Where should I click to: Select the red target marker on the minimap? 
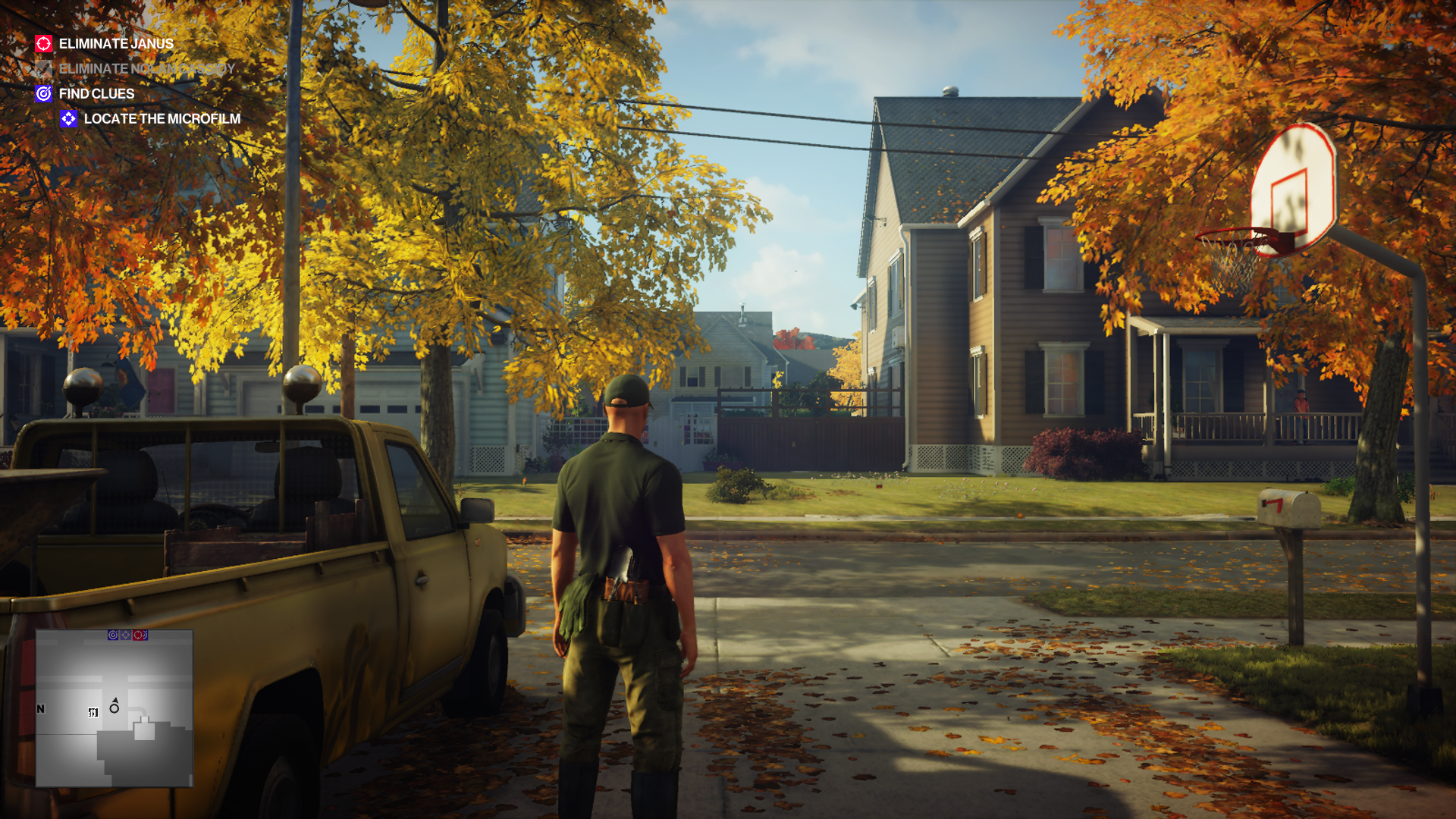click(138, 635)
